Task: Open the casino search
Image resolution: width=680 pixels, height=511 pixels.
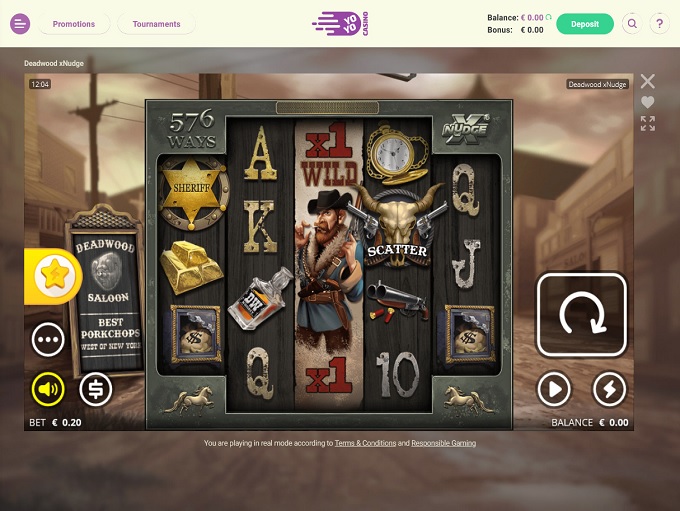Action: (x=631, y=24)
